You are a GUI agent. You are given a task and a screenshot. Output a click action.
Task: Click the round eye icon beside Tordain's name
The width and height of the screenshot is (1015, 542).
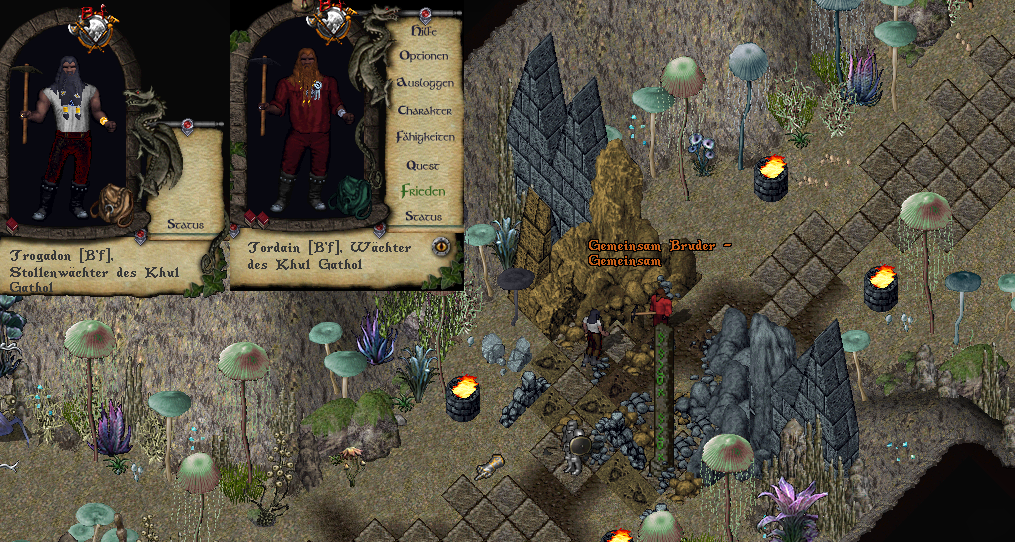point(440,246)
